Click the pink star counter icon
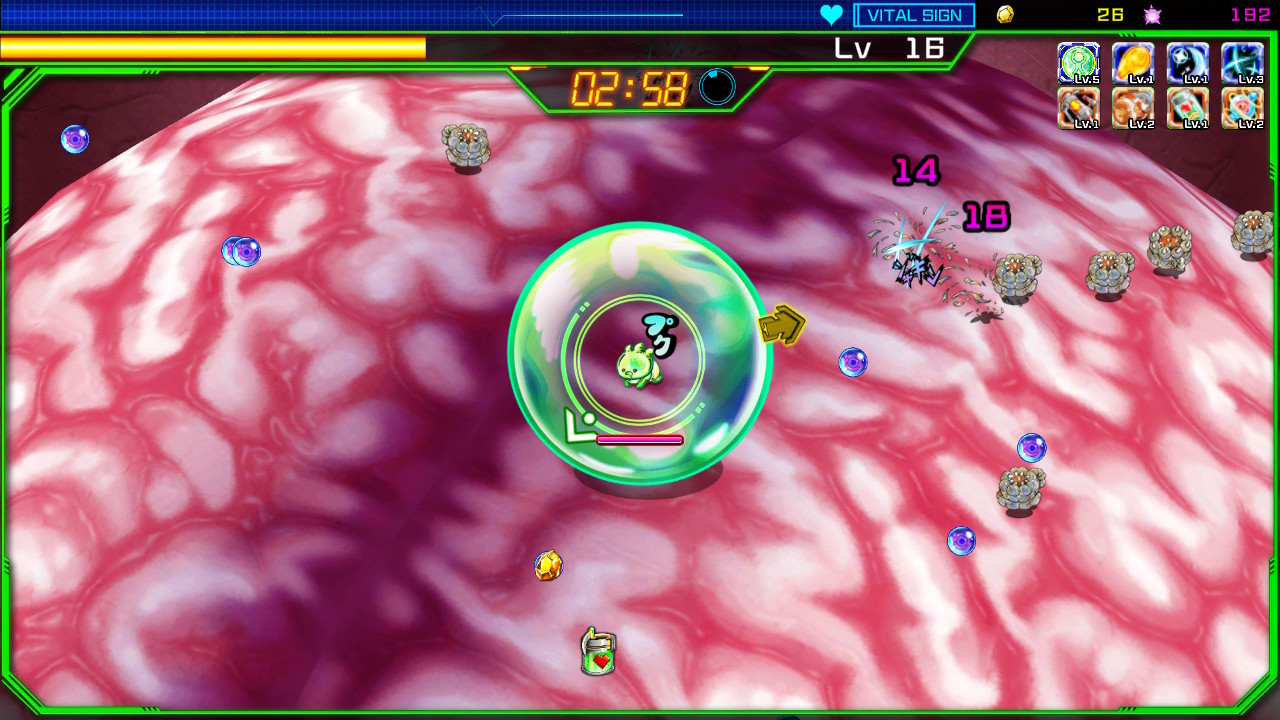This screenshot has height=720, width=1280. point(1152,14)
